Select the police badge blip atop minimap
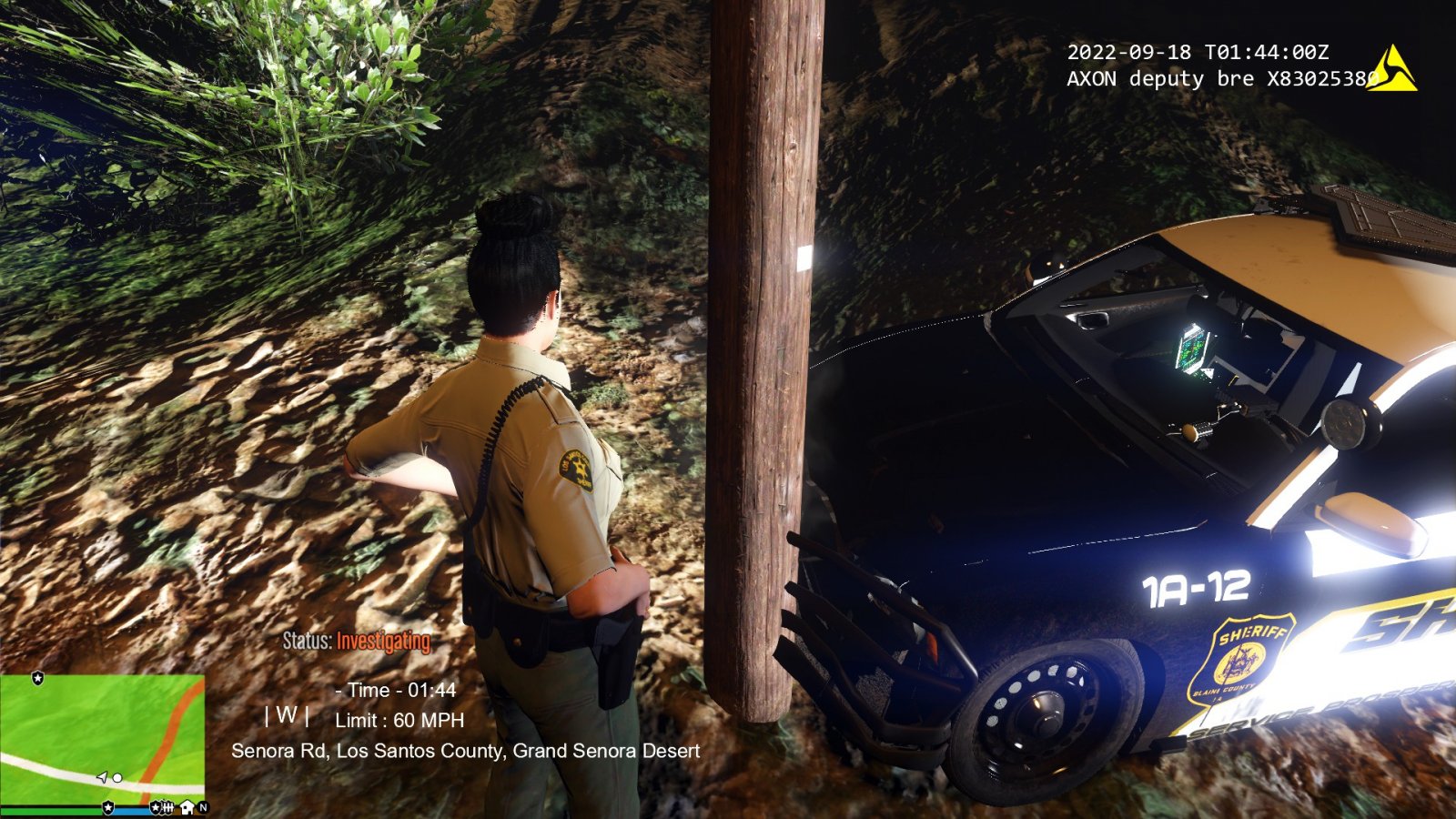 point(37,678)
